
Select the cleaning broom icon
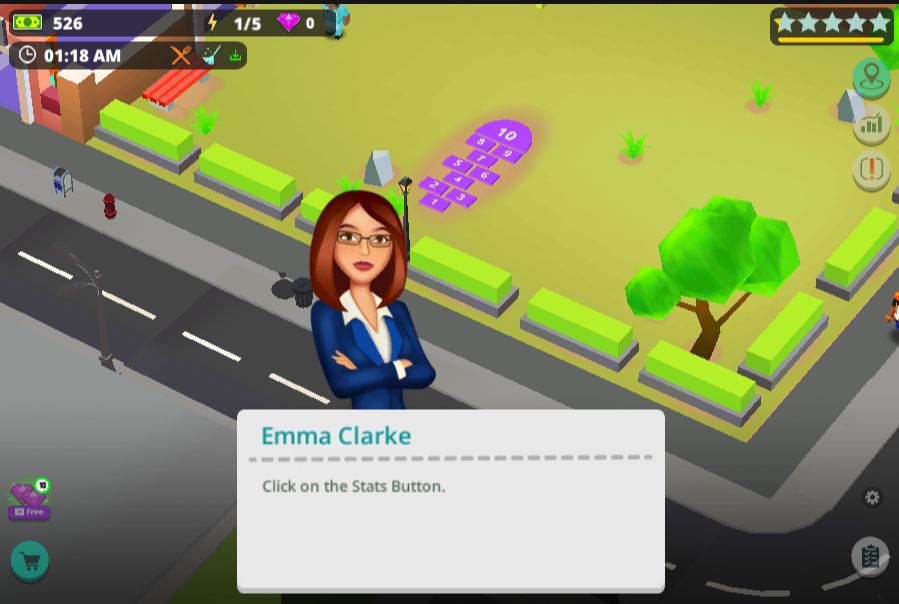coord(211,56)
